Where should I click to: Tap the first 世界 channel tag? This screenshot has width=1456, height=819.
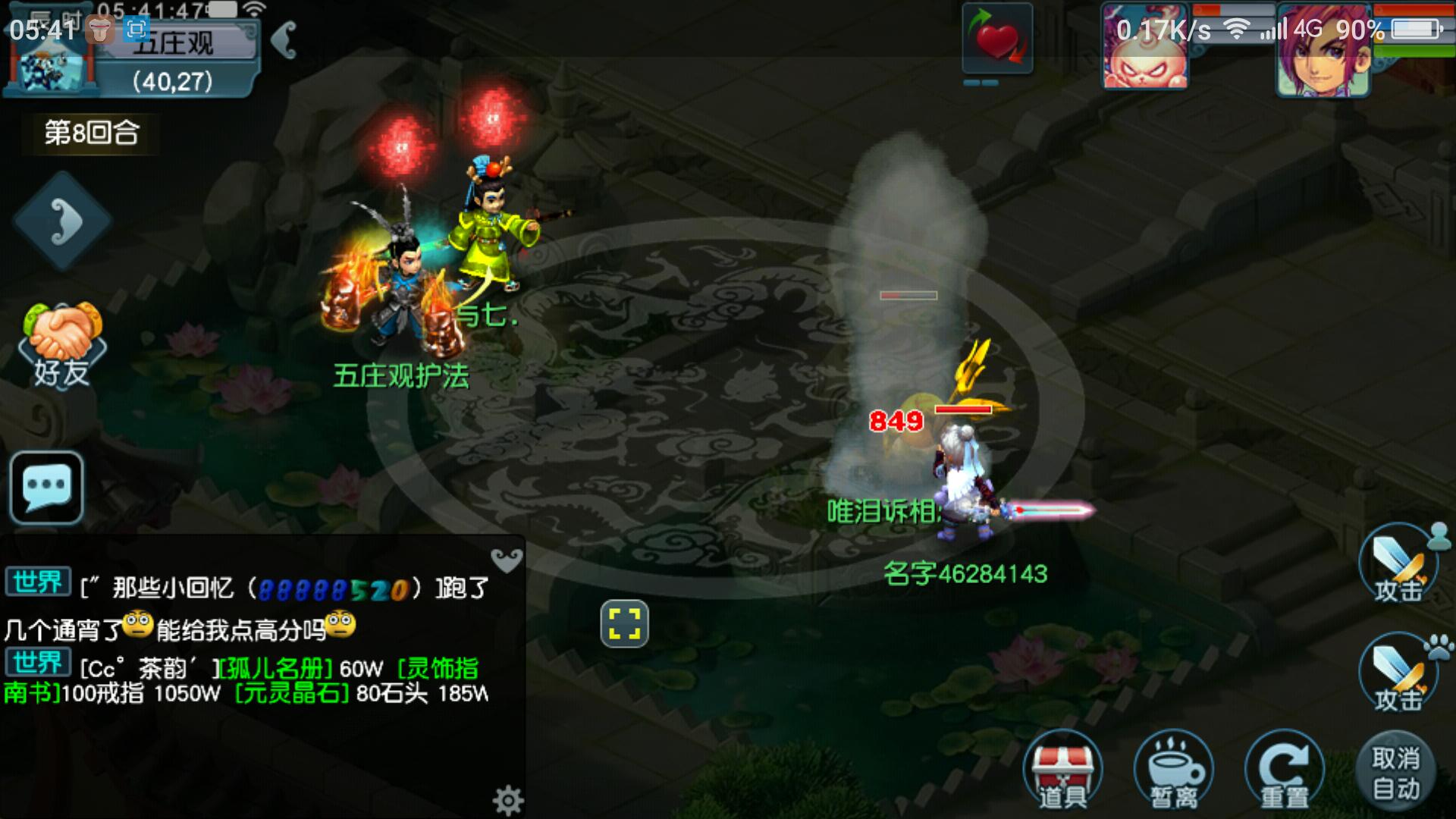[x=38, y=582]
